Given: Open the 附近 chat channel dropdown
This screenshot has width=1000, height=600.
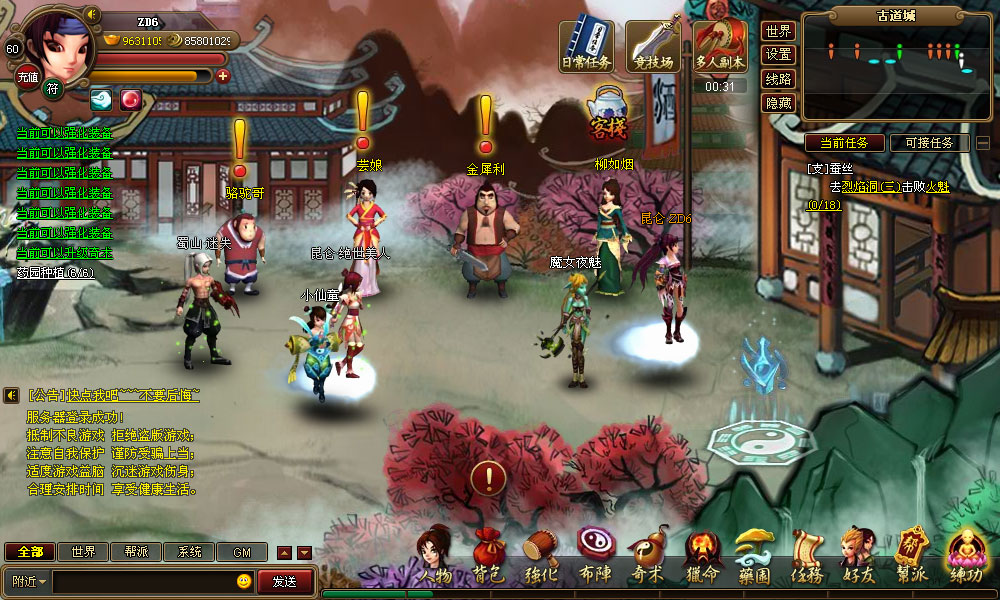Looking at the screenshot, I should [x=29, y=581].
